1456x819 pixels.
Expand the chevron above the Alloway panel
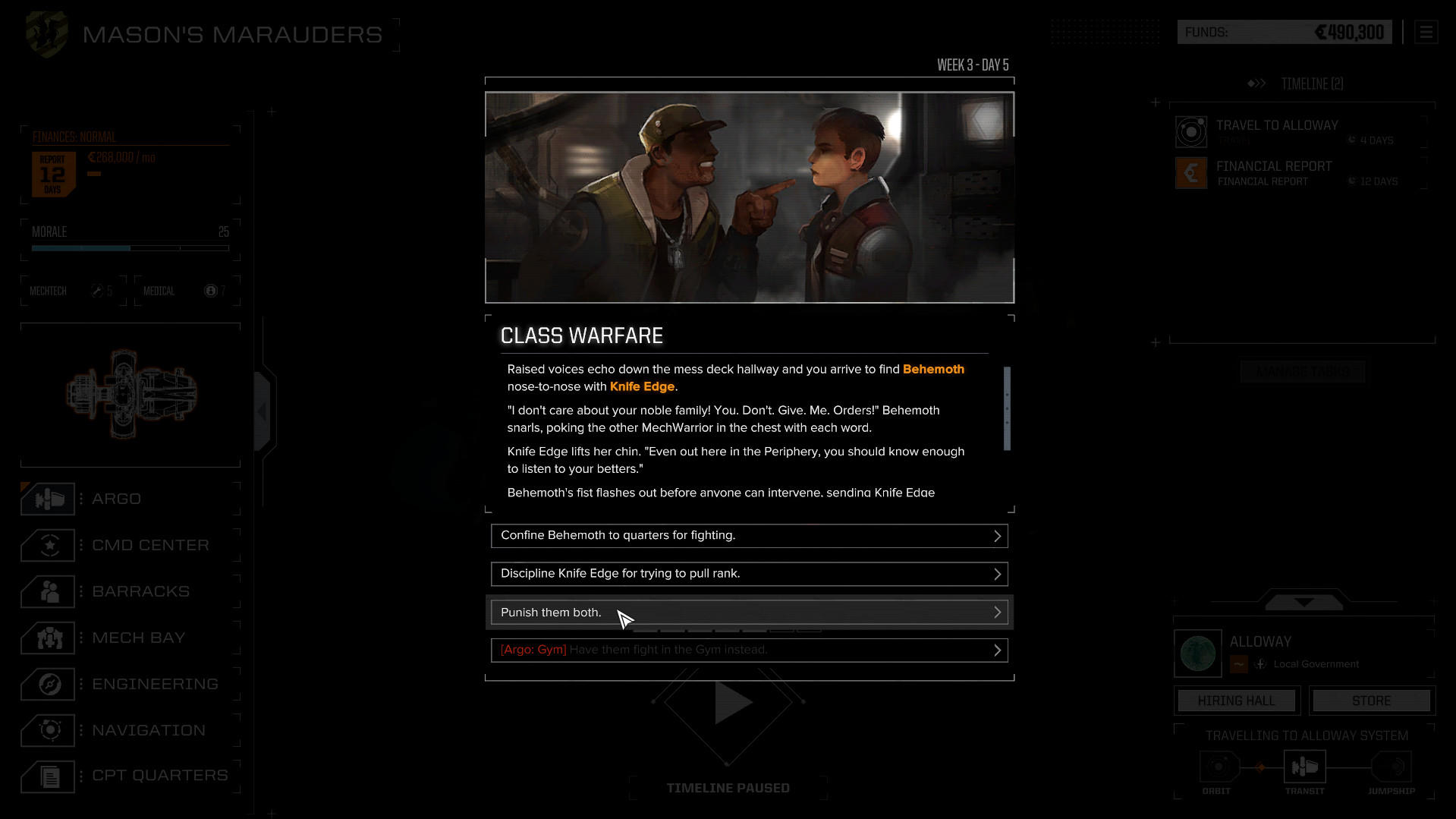click(x=1302, y=602)
